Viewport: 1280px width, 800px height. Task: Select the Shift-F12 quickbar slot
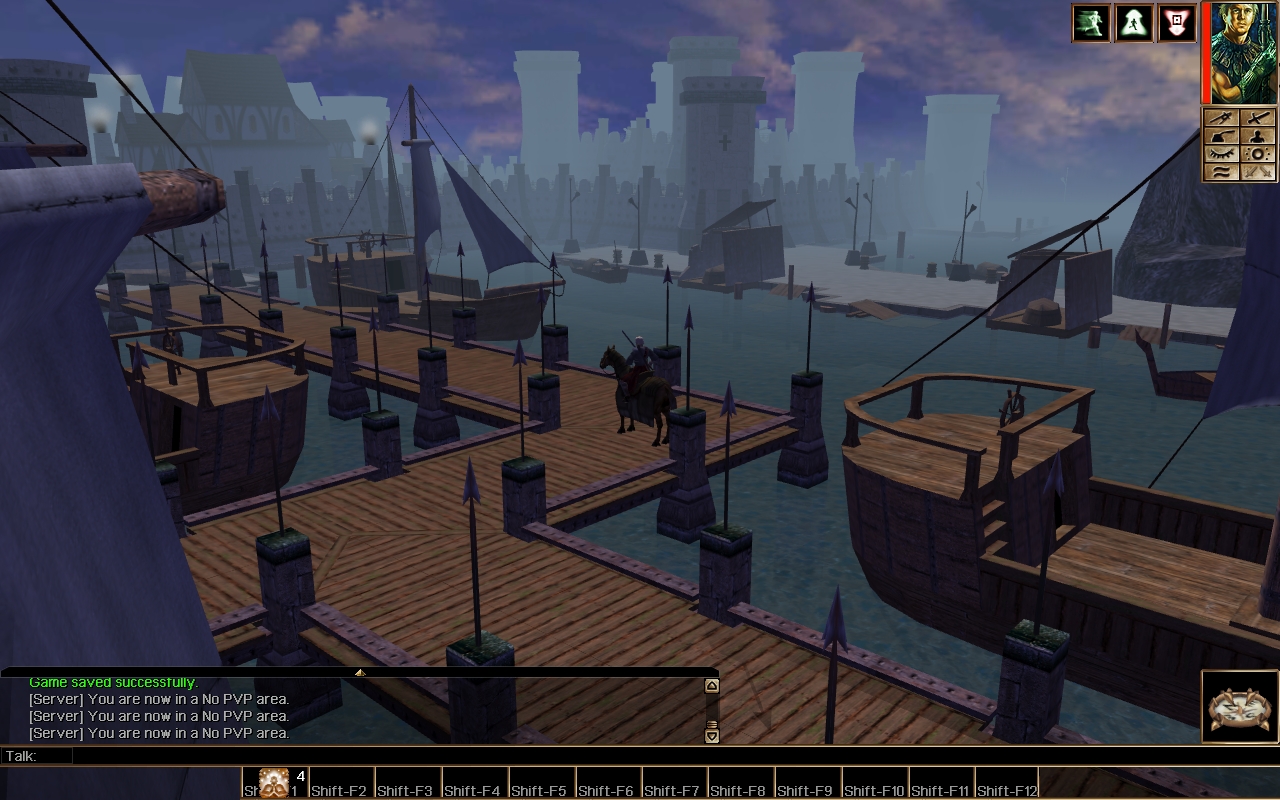[x=1007, y=783]
